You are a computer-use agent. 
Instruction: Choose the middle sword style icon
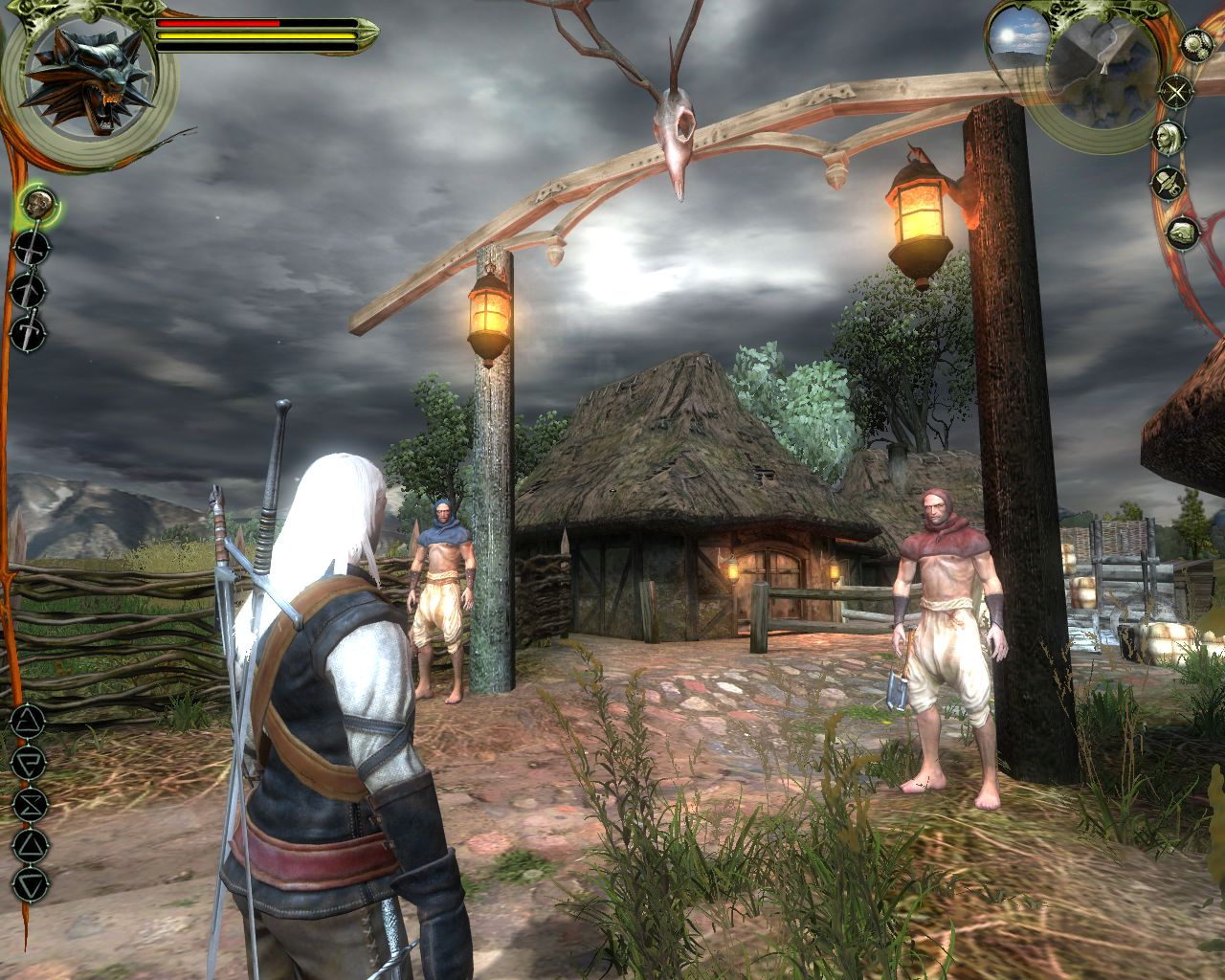(x=29, y=290)
